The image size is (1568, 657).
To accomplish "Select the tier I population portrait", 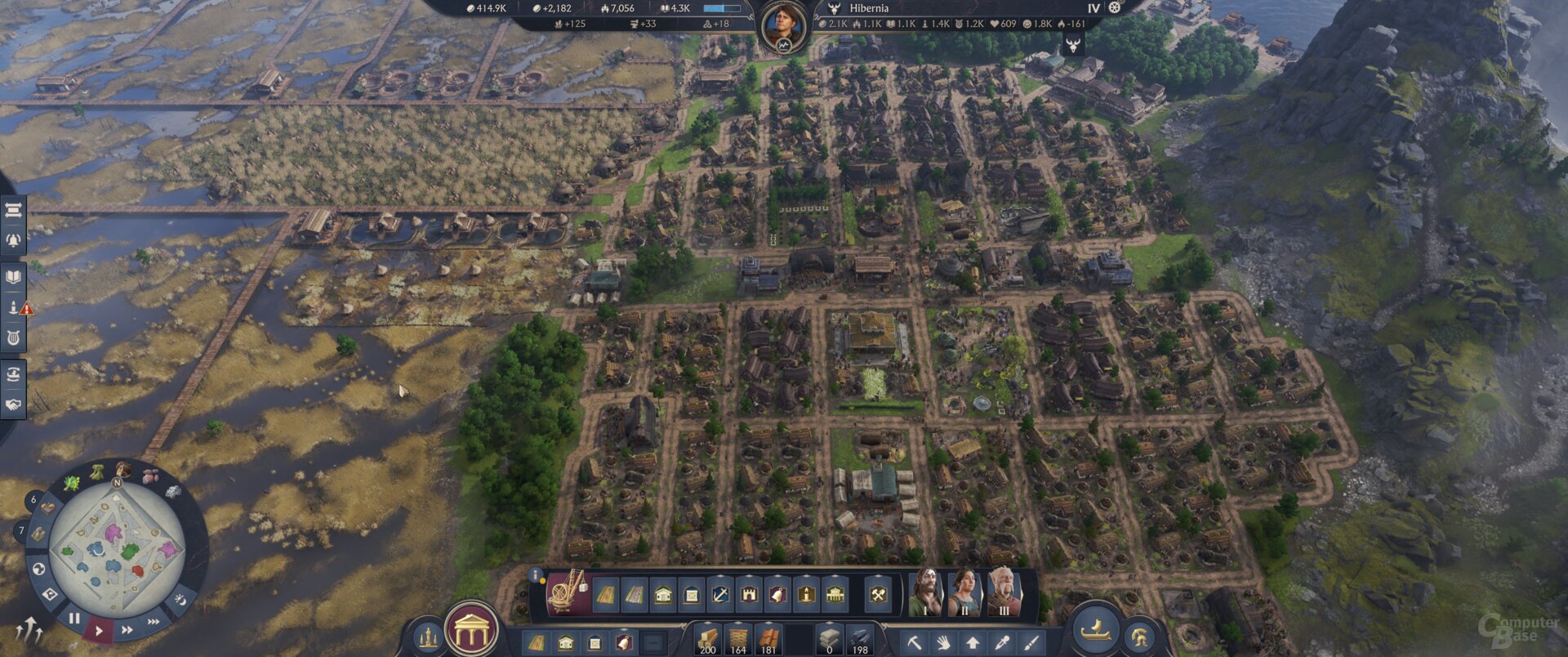I will [x=925, y=591].
